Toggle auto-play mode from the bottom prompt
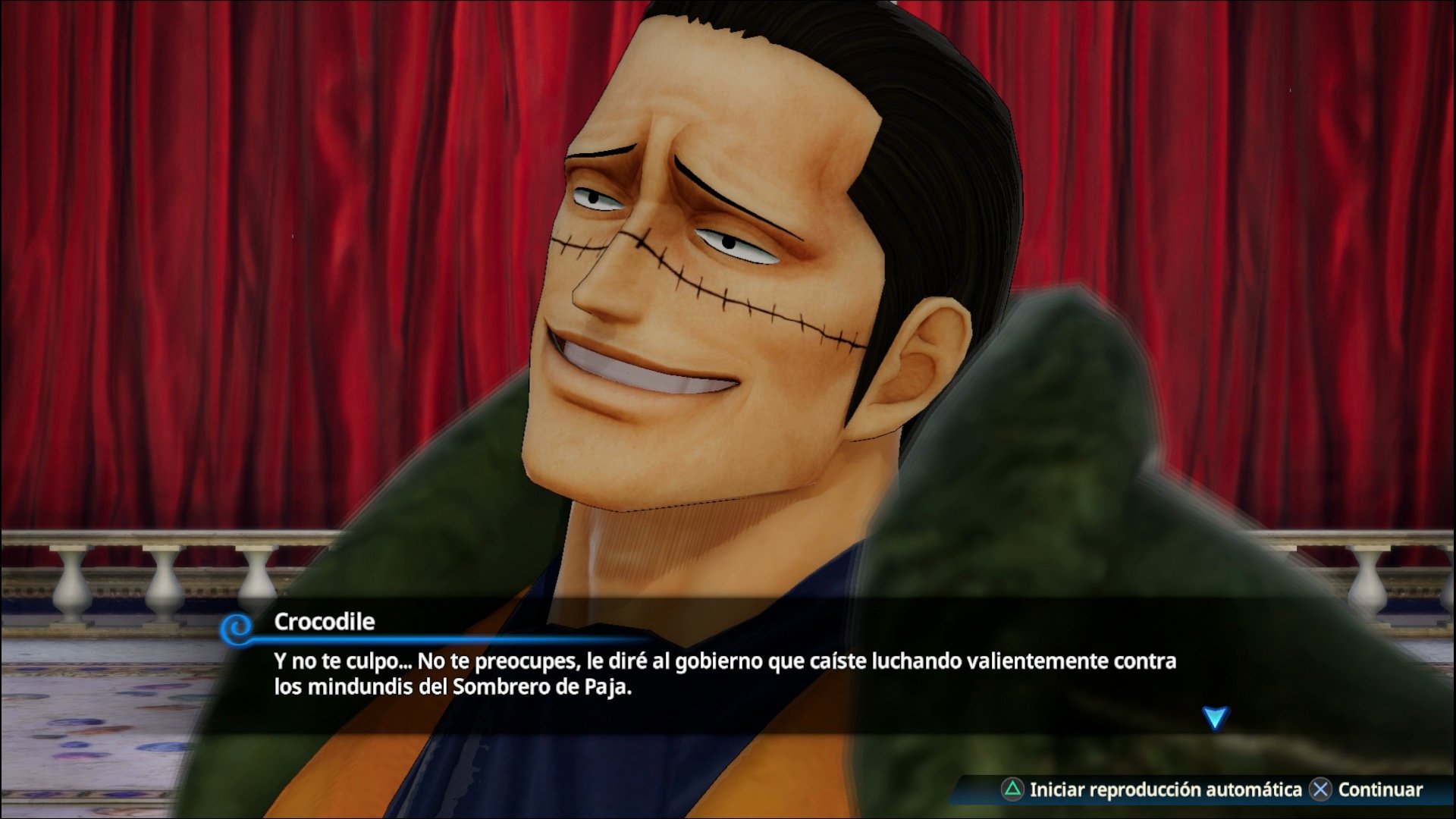The height and width of the screenshot is (819, 1456). point(1100,787)
